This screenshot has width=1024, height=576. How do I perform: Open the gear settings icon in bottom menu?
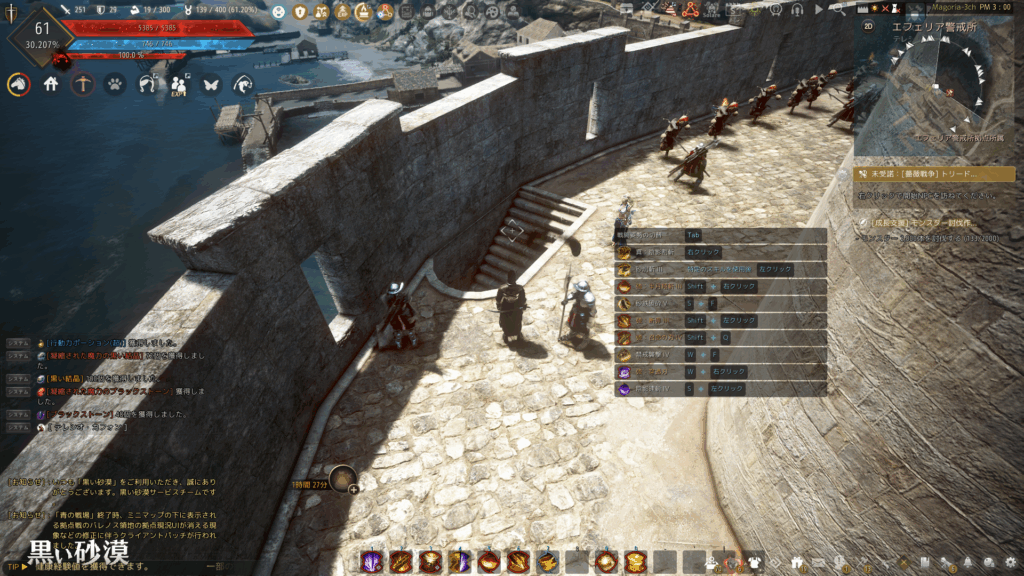coord(1010,562)
